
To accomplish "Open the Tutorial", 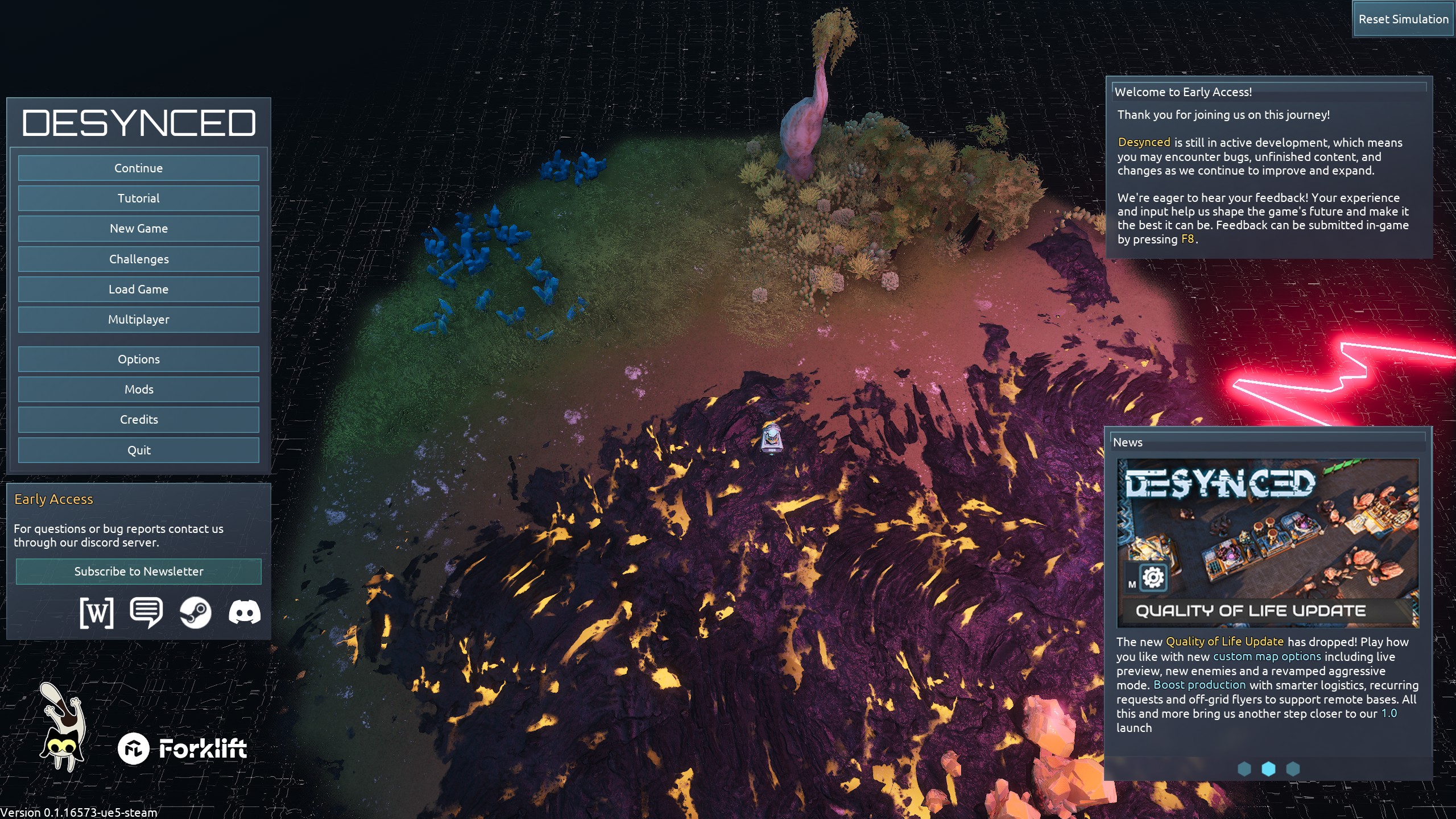I will click(138, 198).
